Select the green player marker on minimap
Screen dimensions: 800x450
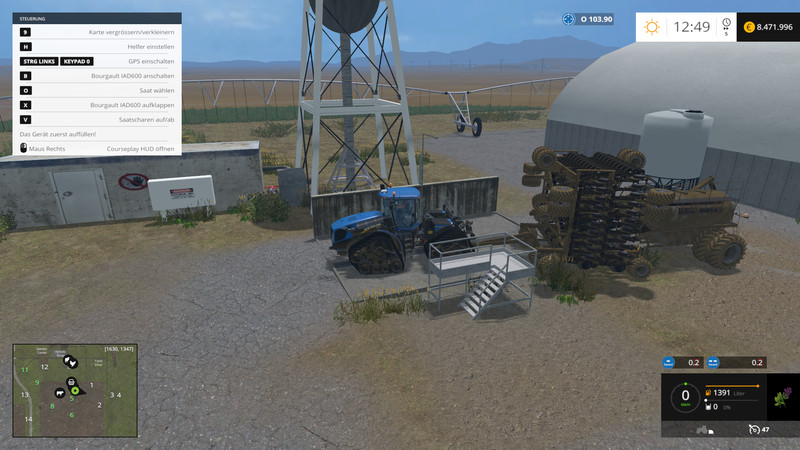pyautogui.click(x=74, y=390)
